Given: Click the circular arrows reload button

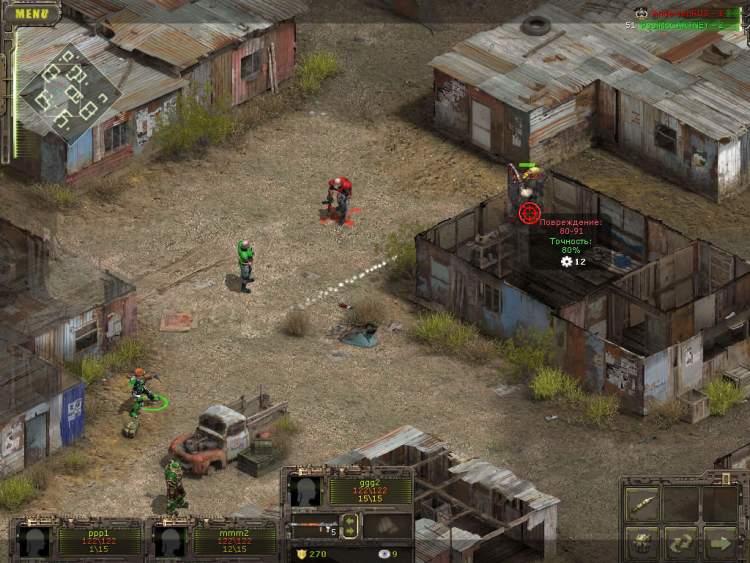Looking at the screenshot, I should [681, 543].
